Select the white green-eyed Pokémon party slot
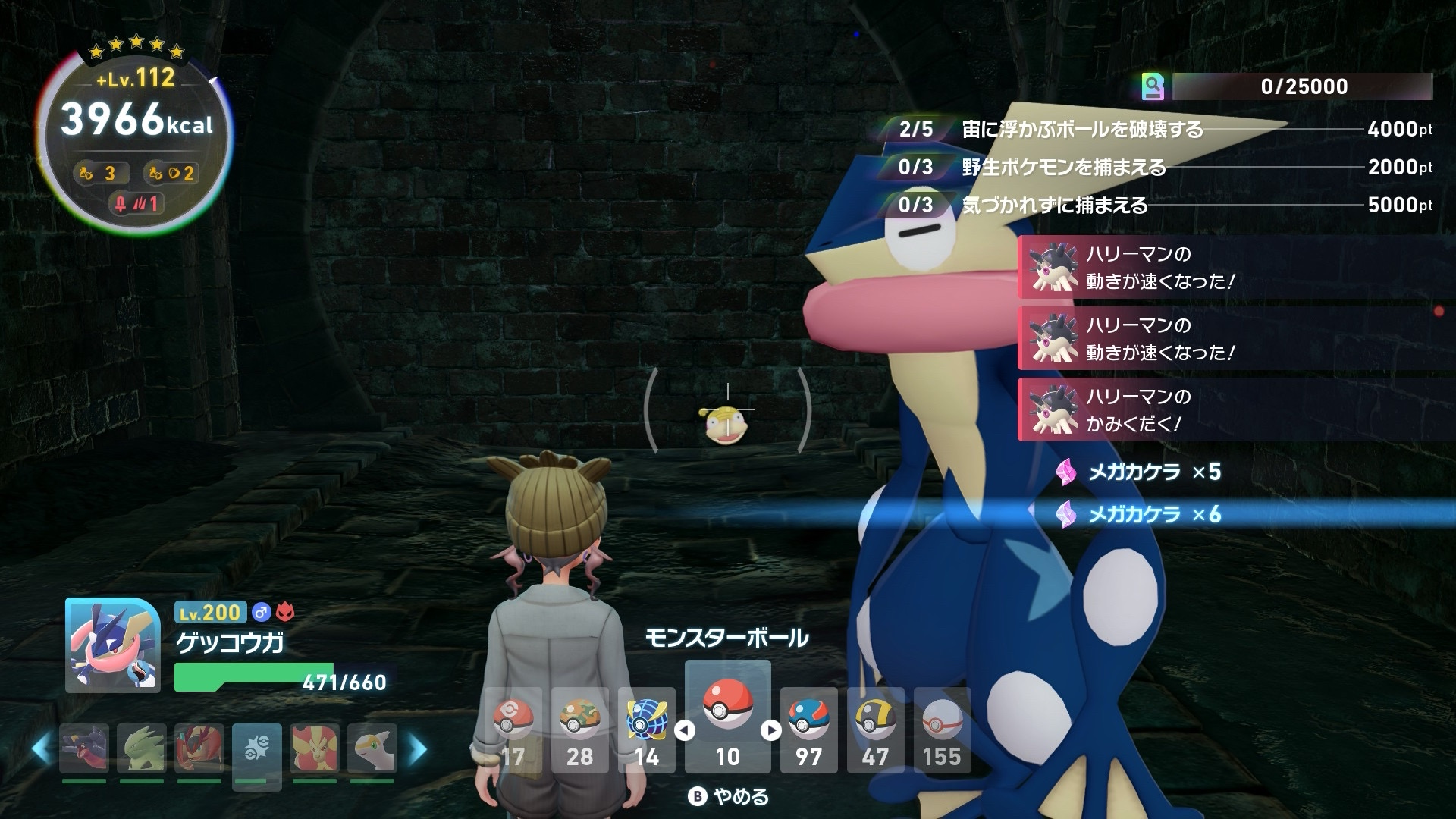This screenshot has height=819, width=1456. tap(372, 748)
